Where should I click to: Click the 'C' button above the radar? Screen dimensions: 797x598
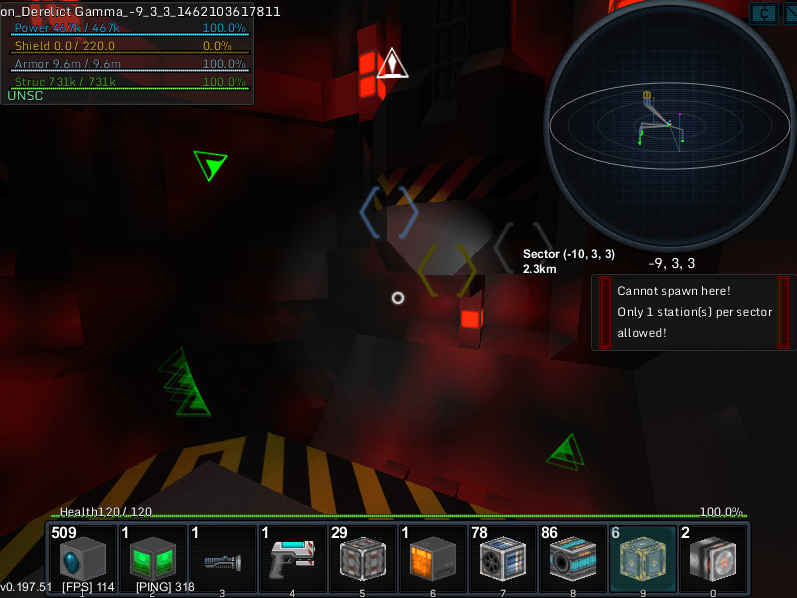coord(766,13)
